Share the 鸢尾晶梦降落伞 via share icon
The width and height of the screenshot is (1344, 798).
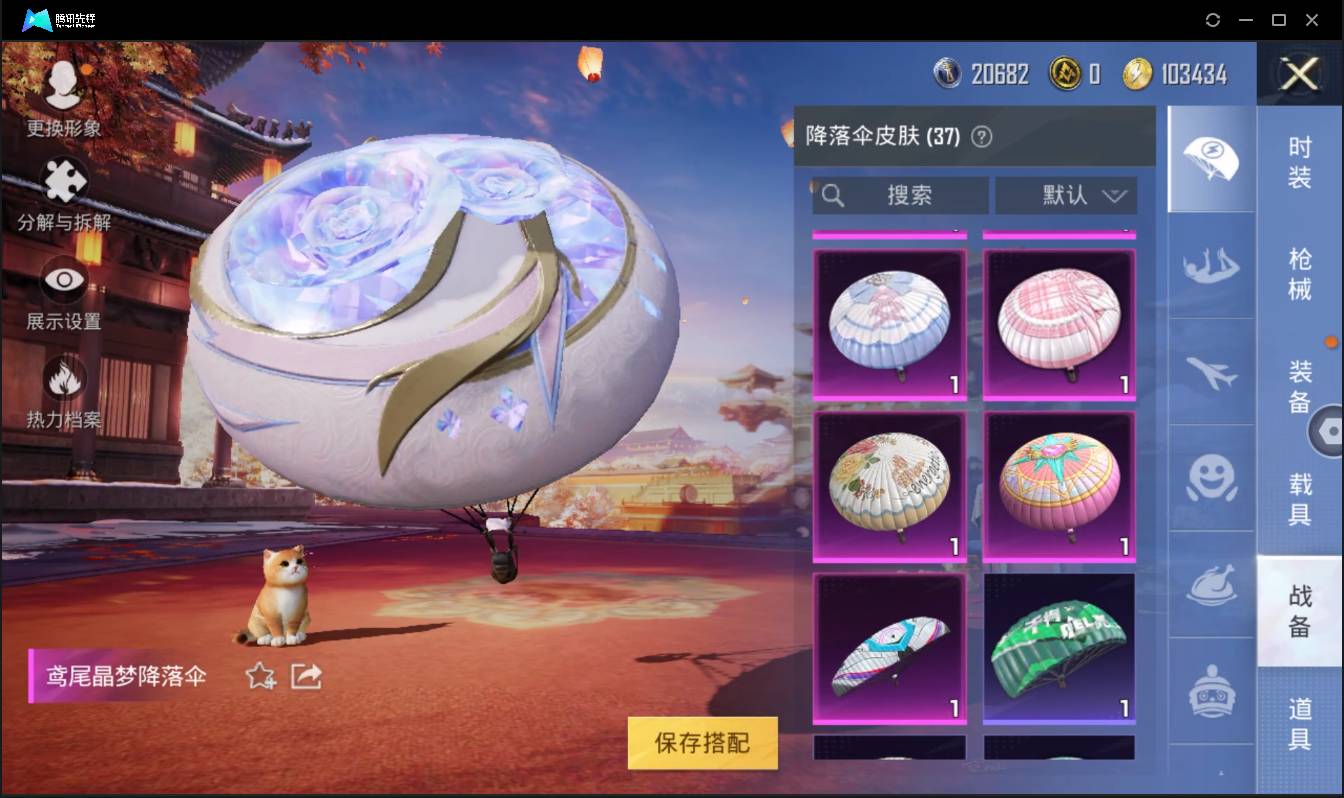tap(304, 676)
